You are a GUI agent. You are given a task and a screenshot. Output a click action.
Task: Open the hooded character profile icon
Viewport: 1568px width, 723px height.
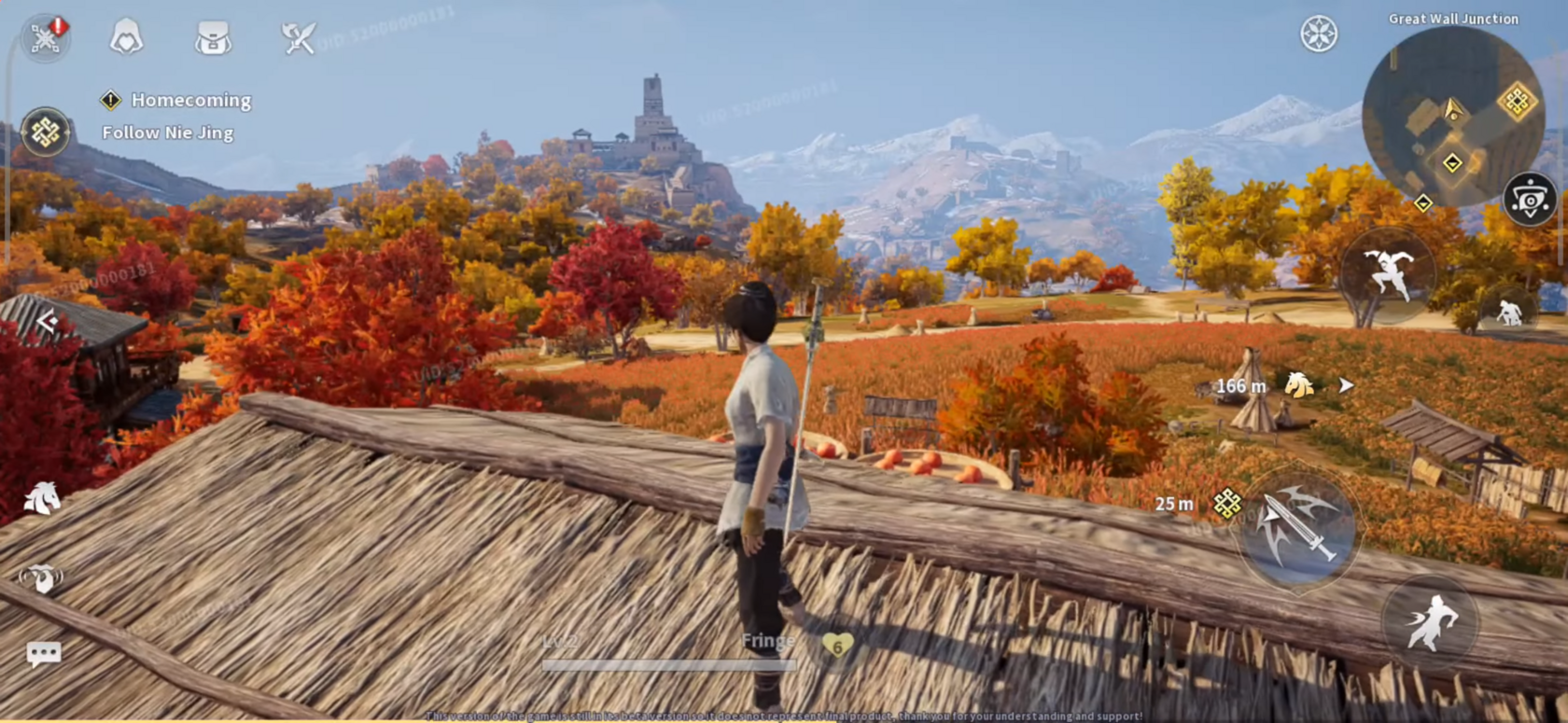click(127, 38)
